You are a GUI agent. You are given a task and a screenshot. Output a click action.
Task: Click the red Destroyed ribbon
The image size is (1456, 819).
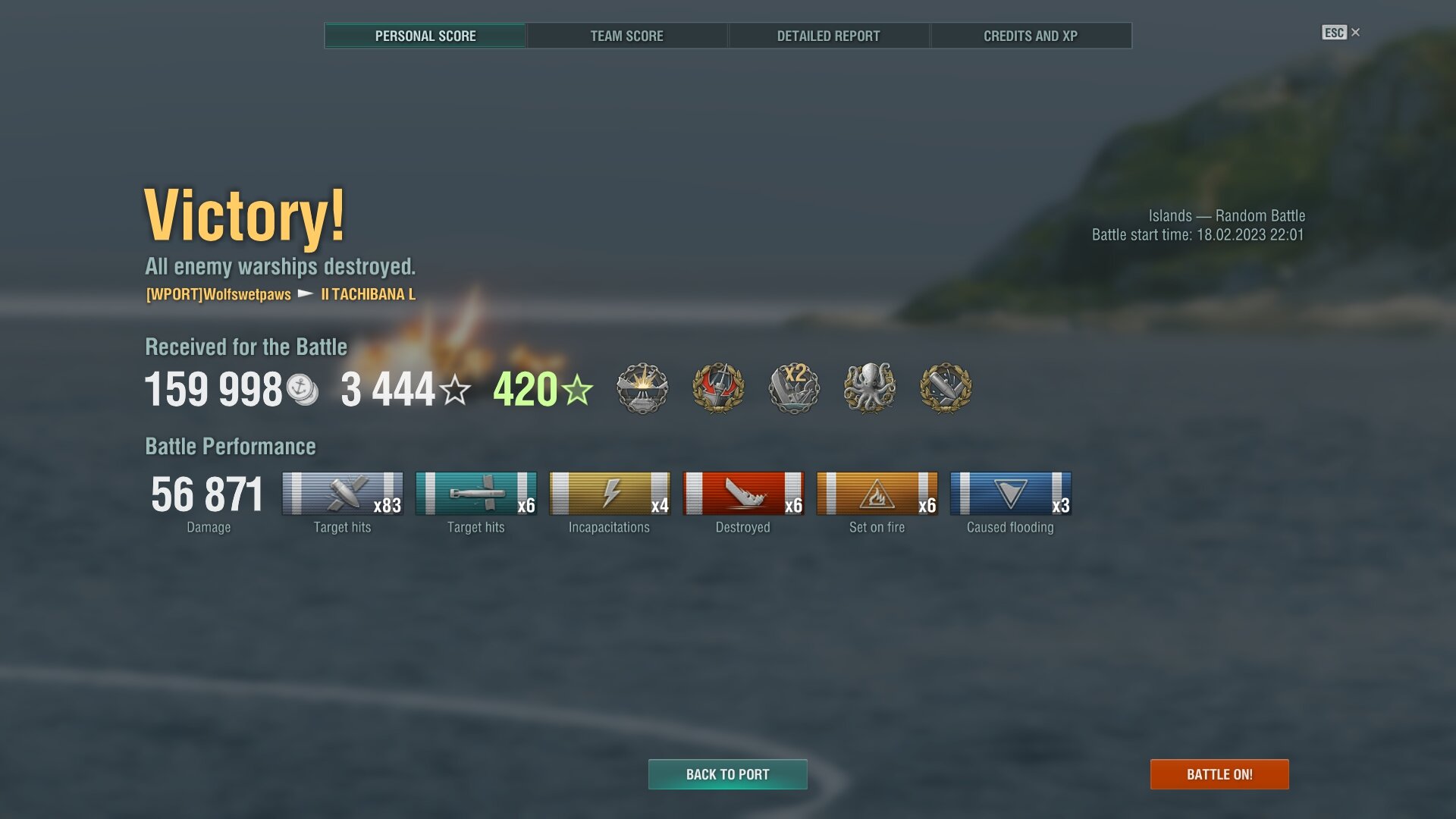[742, 494]
